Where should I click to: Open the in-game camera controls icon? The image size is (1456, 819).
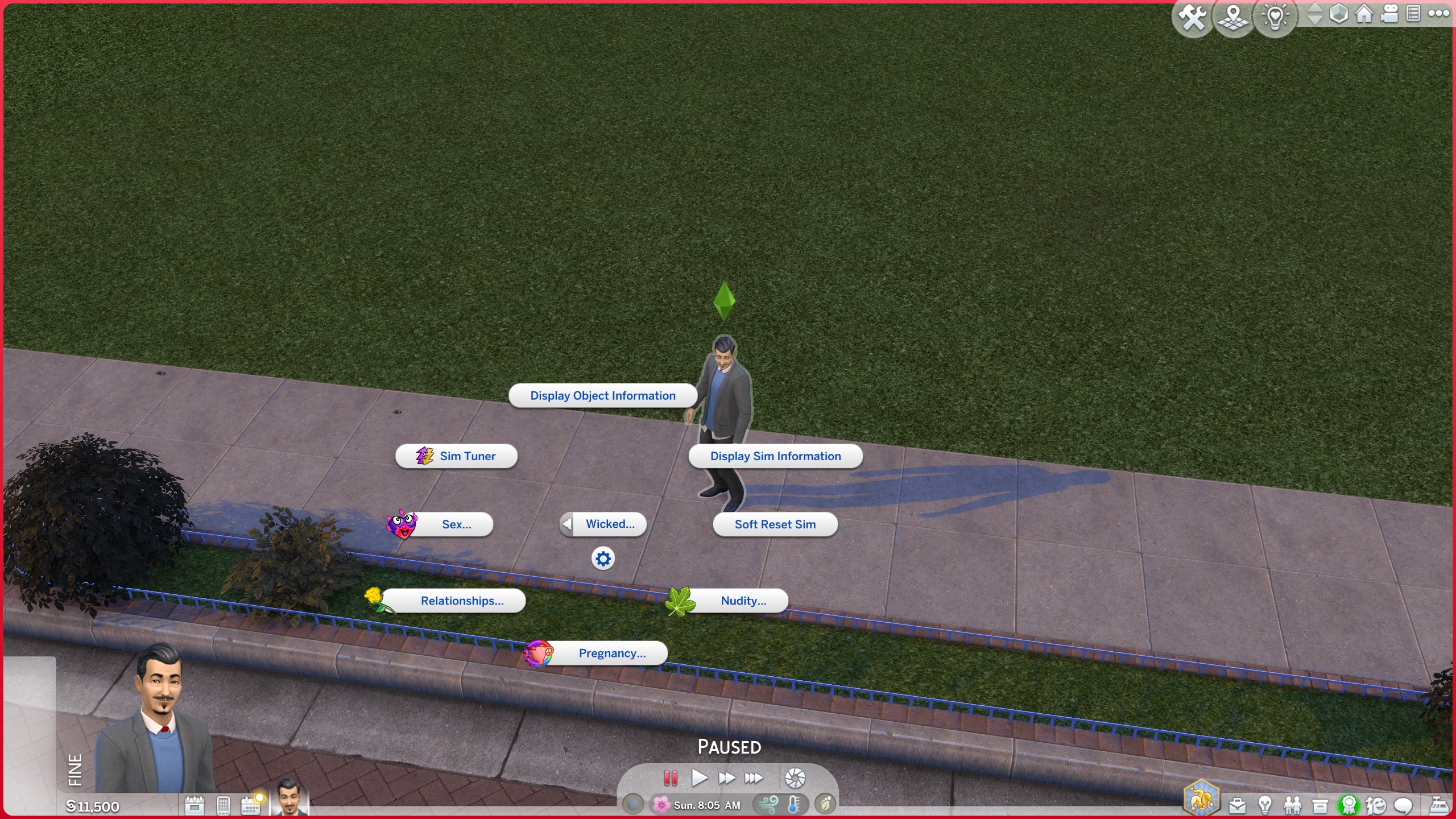click(x=1389, y=15)
